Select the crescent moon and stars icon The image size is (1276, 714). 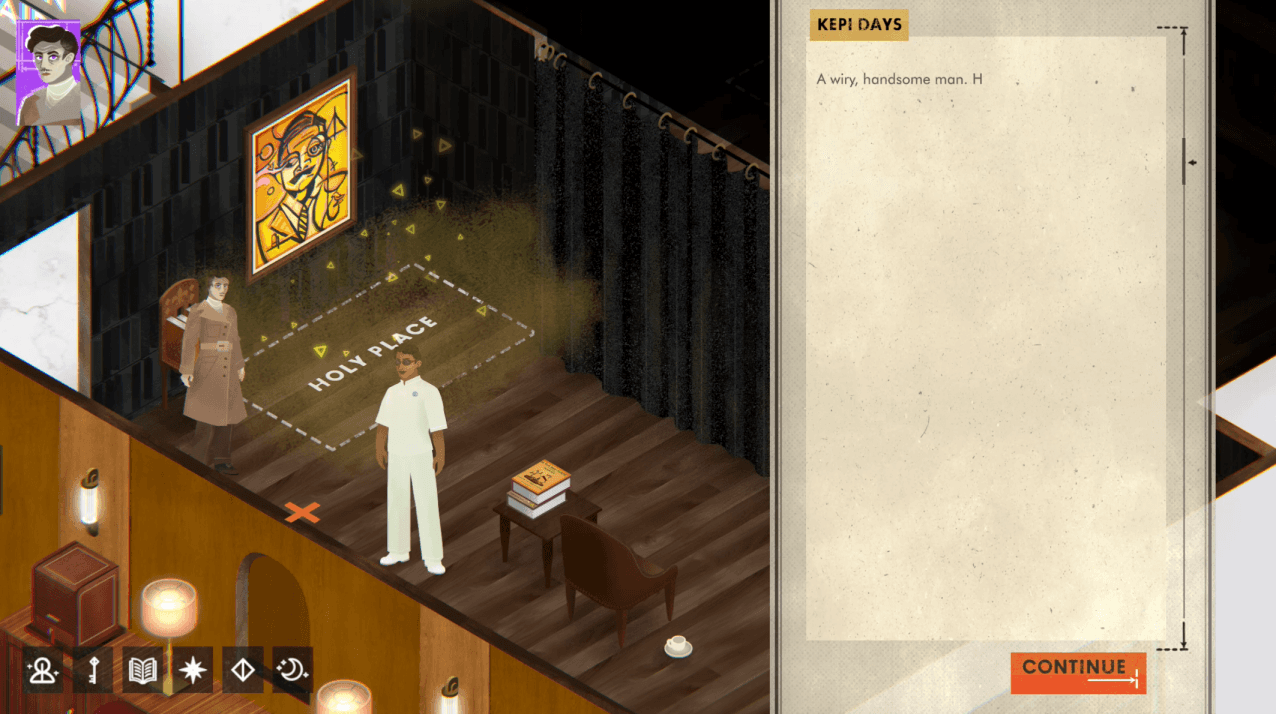click(x=292, y=669)
